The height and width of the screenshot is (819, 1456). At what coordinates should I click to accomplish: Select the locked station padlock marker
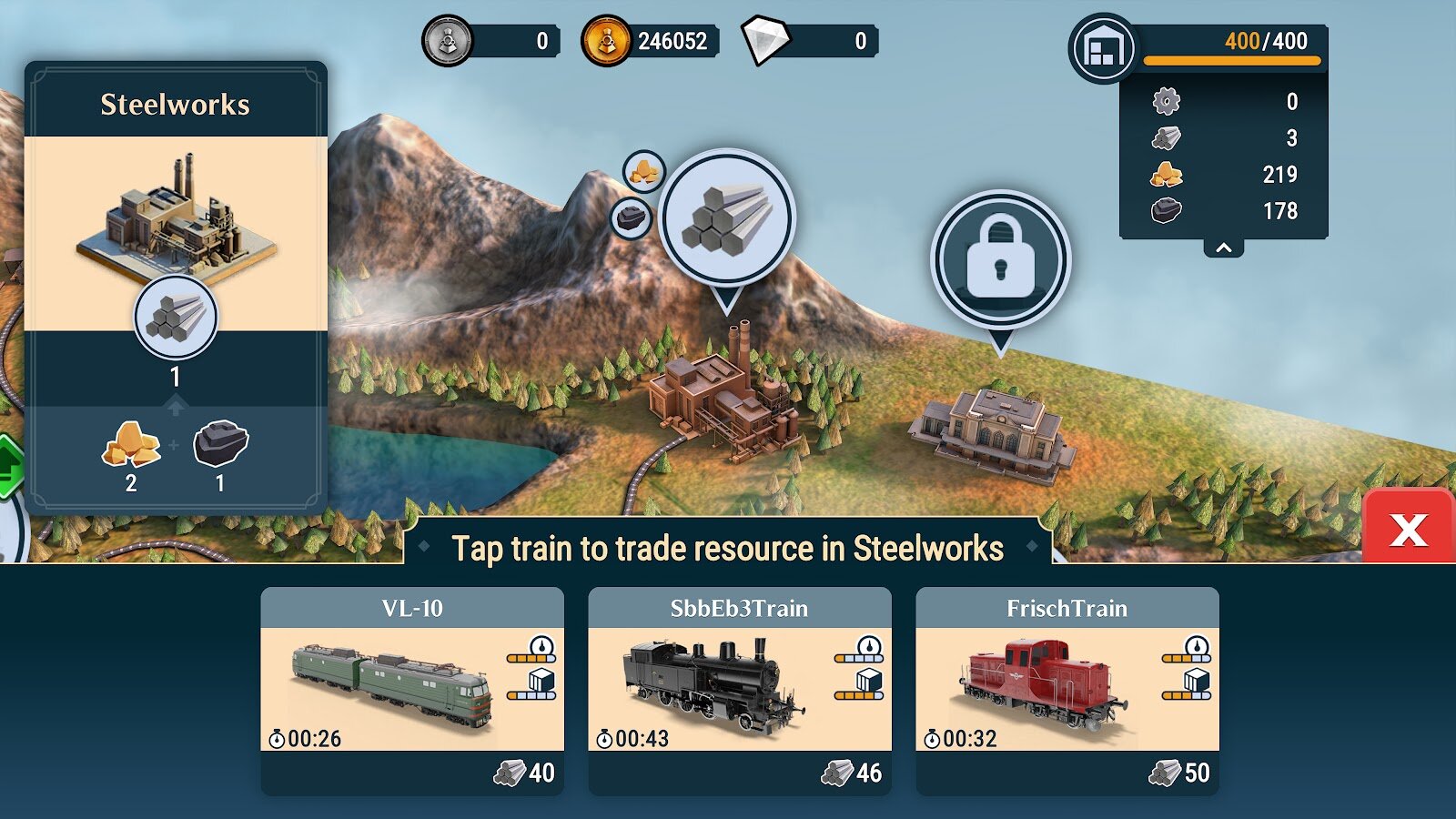tap(1000, 259)
